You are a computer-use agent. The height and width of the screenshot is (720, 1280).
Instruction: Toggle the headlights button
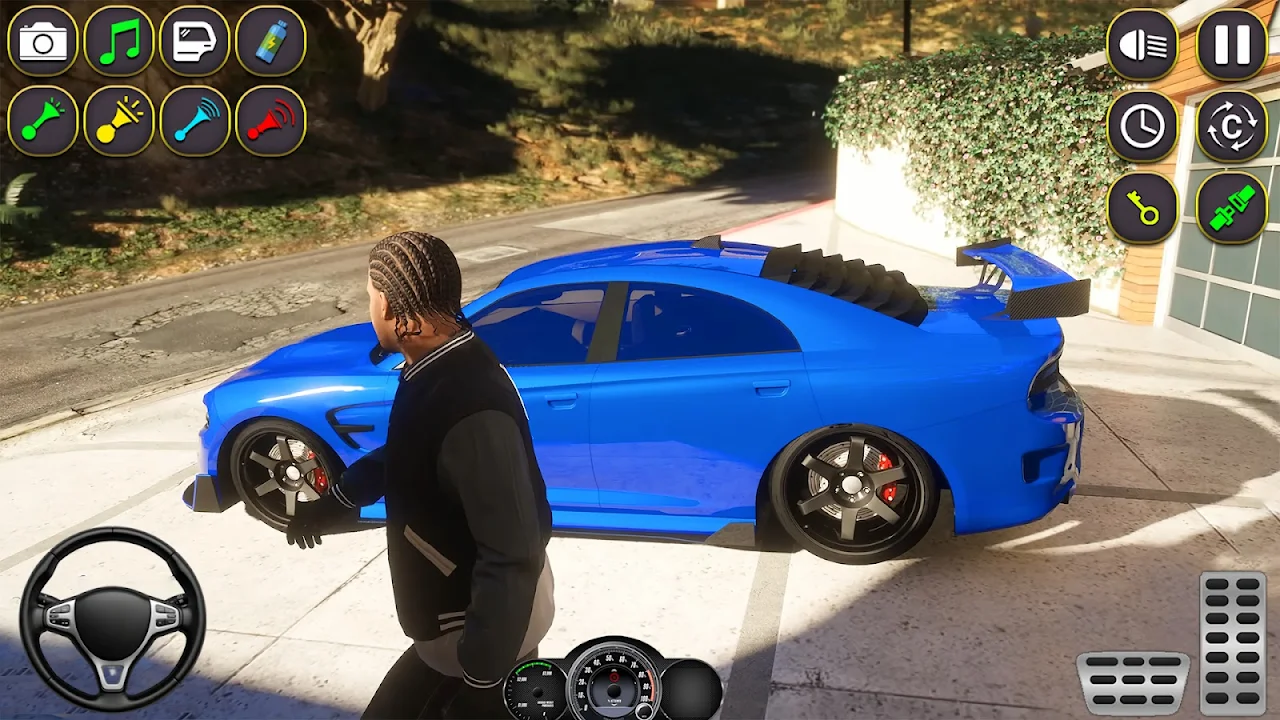pyautogui.click(x=1142, y=45)
